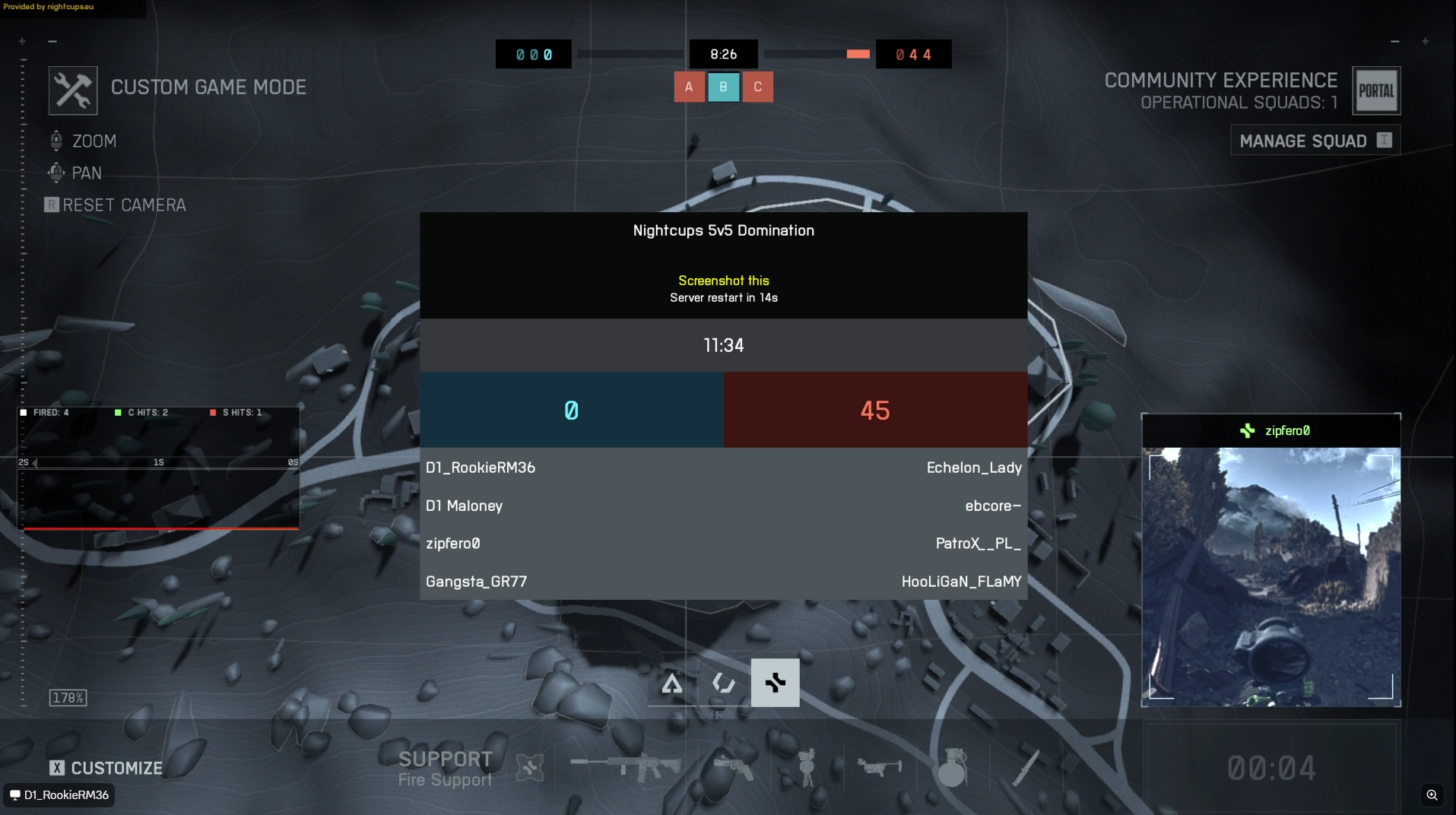Choose the frag grenade slot
Image resolution: width=1456 pixels, height=815 pixels.
click(951, 768)
